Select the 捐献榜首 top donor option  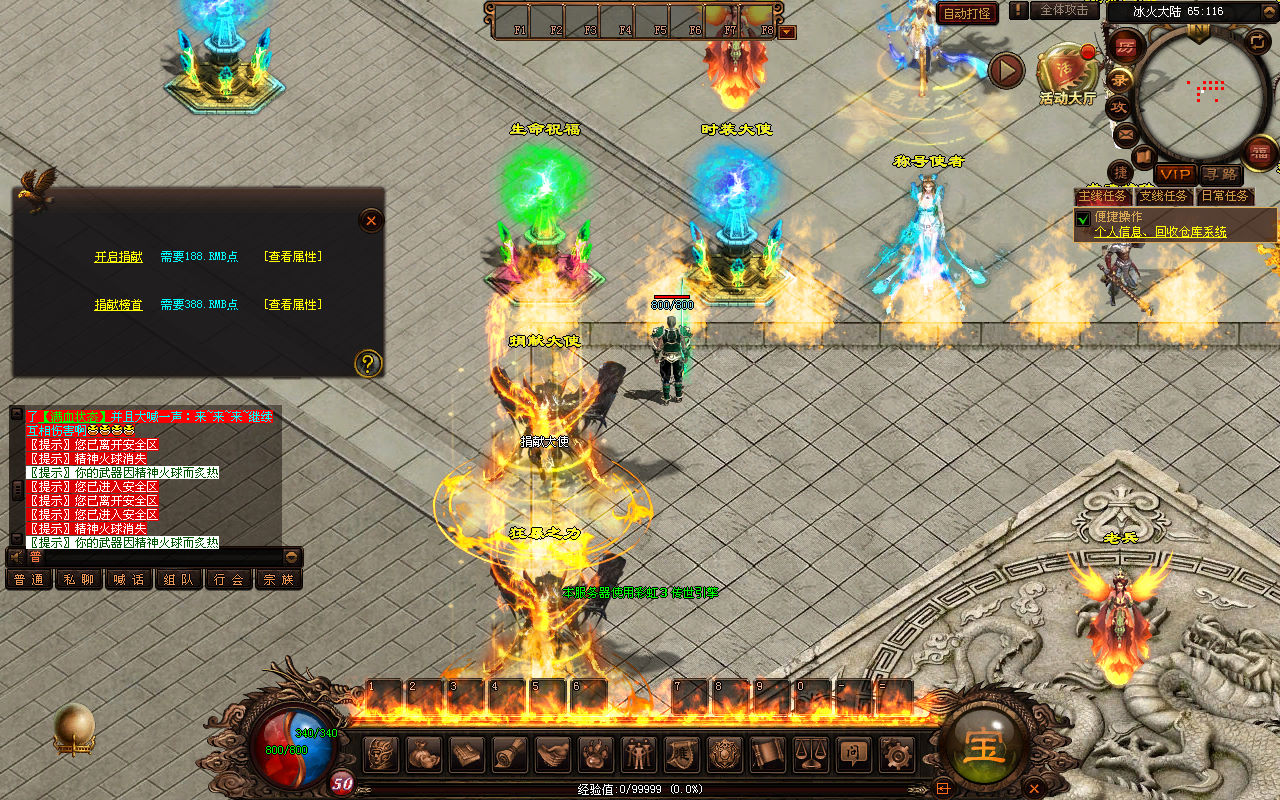[x=118, y=305]
